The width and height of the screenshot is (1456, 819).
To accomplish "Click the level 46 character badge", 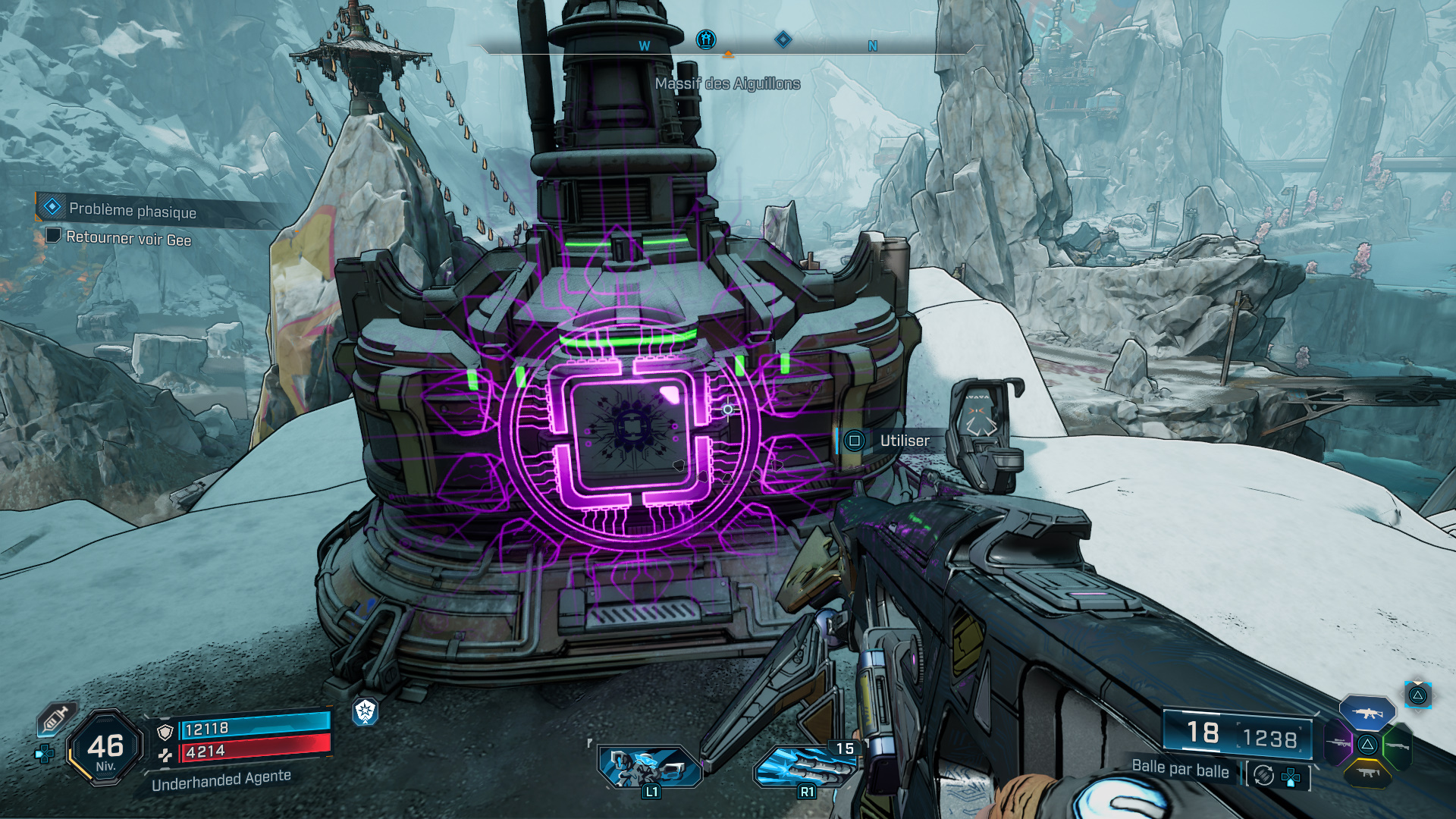I will point(105,748).
